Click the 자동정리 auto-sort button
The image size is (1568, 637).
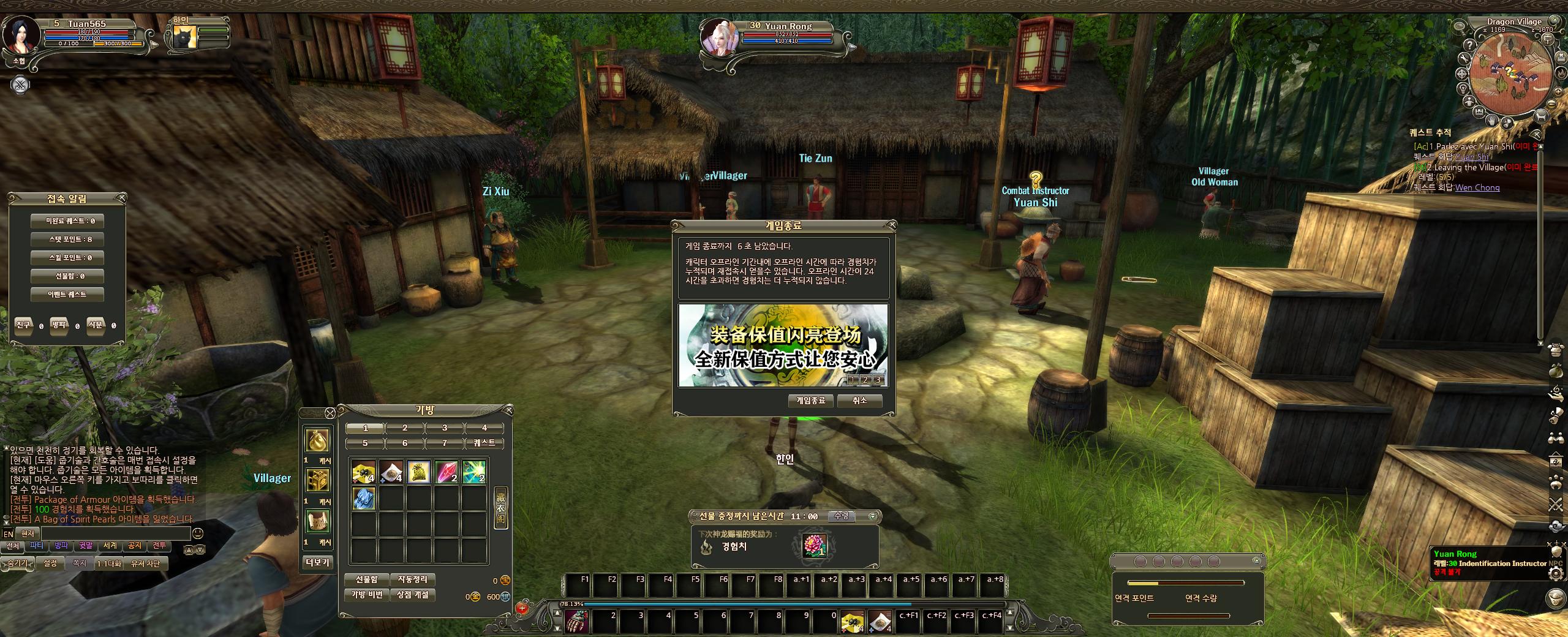[x=413, y=579]
